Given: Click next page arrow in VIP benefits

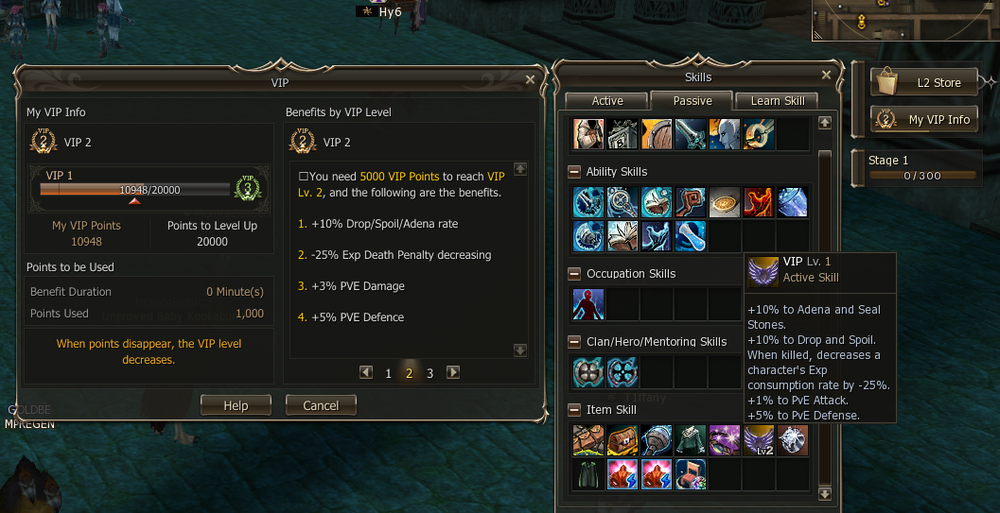Looking at the screenshot, I should [x=453, y=372].
